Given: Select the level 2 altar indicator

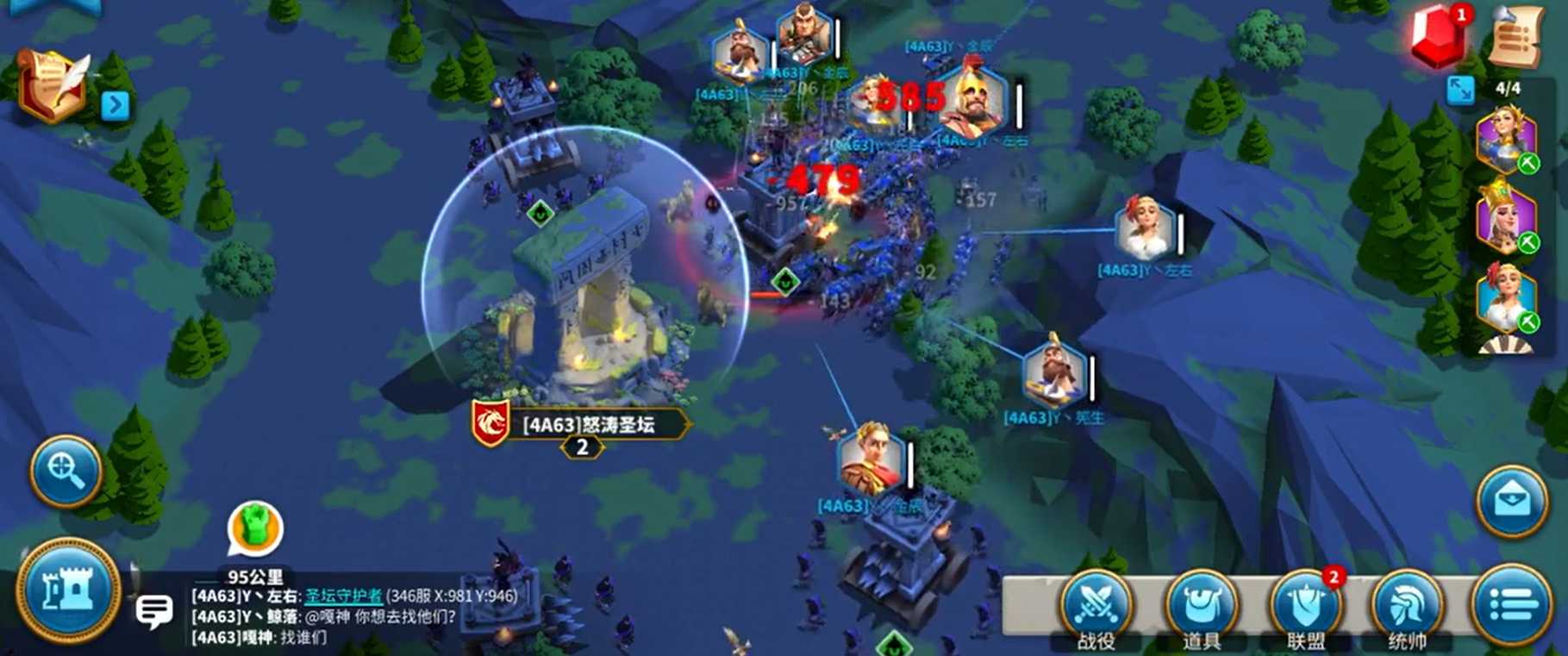Looking at the screenshot, I should (582, 447).
